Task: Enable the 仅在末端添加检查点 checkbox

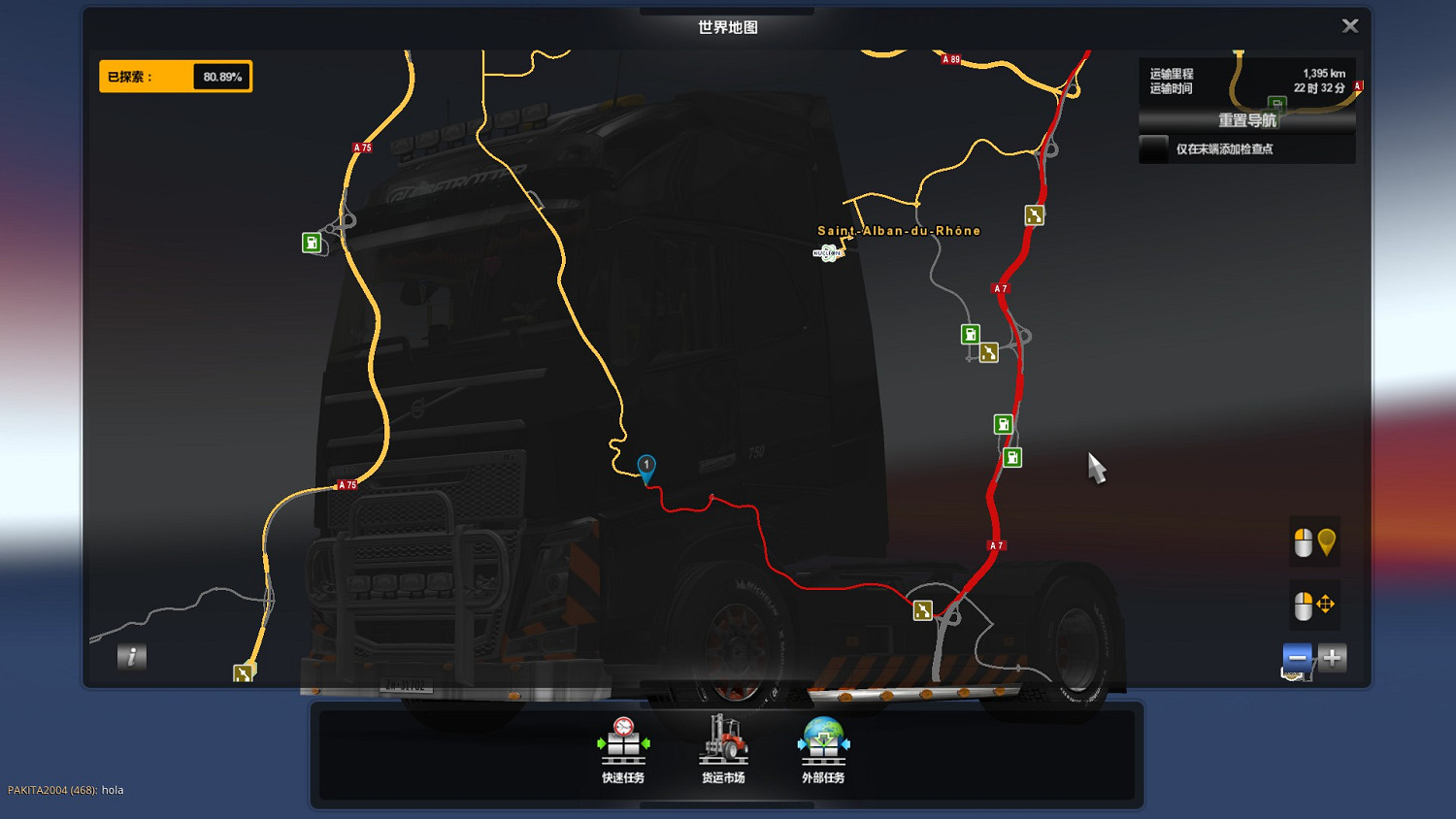Action: [1155, 148]
